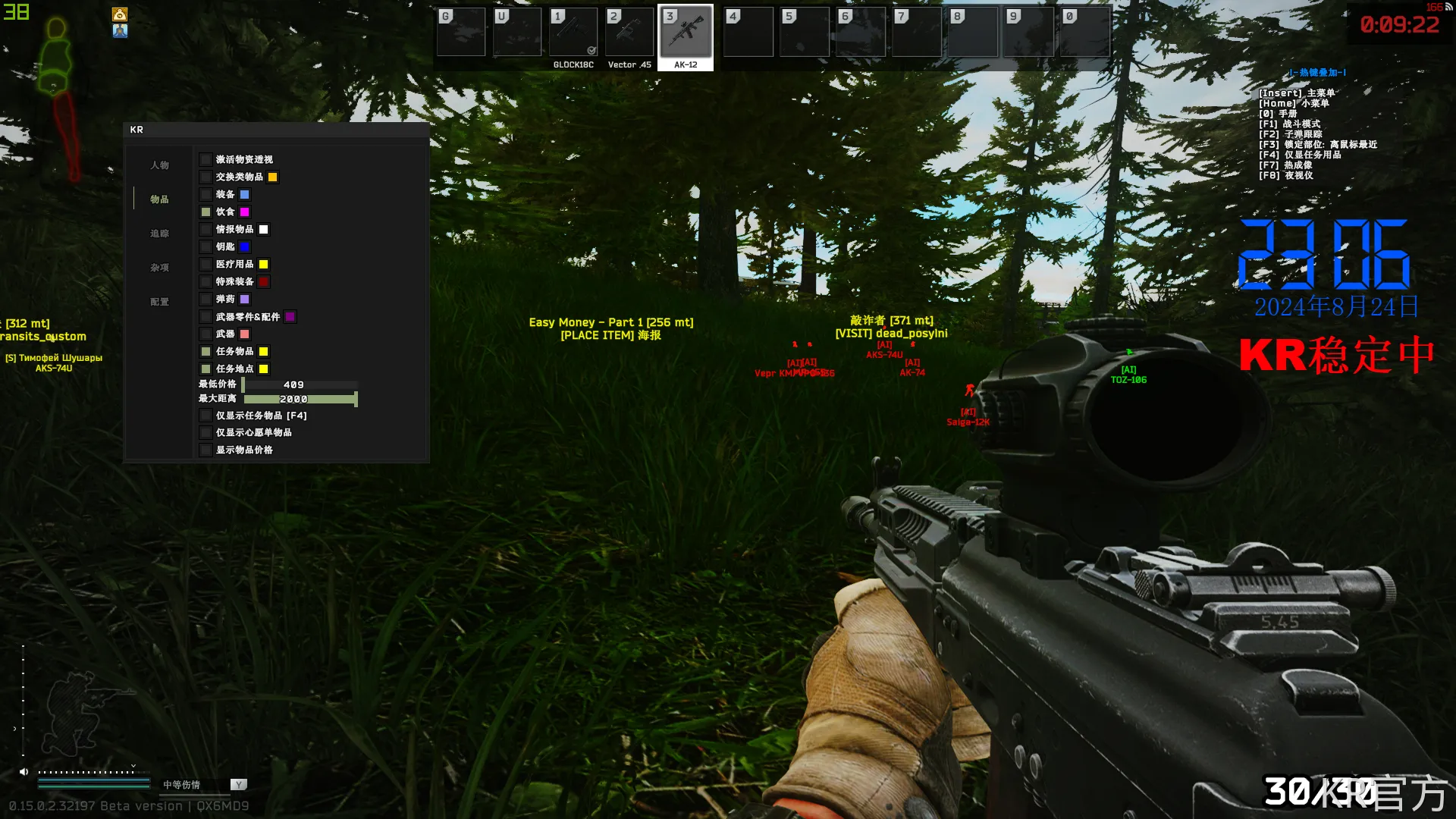Check the 显示物品价格 option
The width and height of the screenshot is (1456, 819).
click(206, 450)
